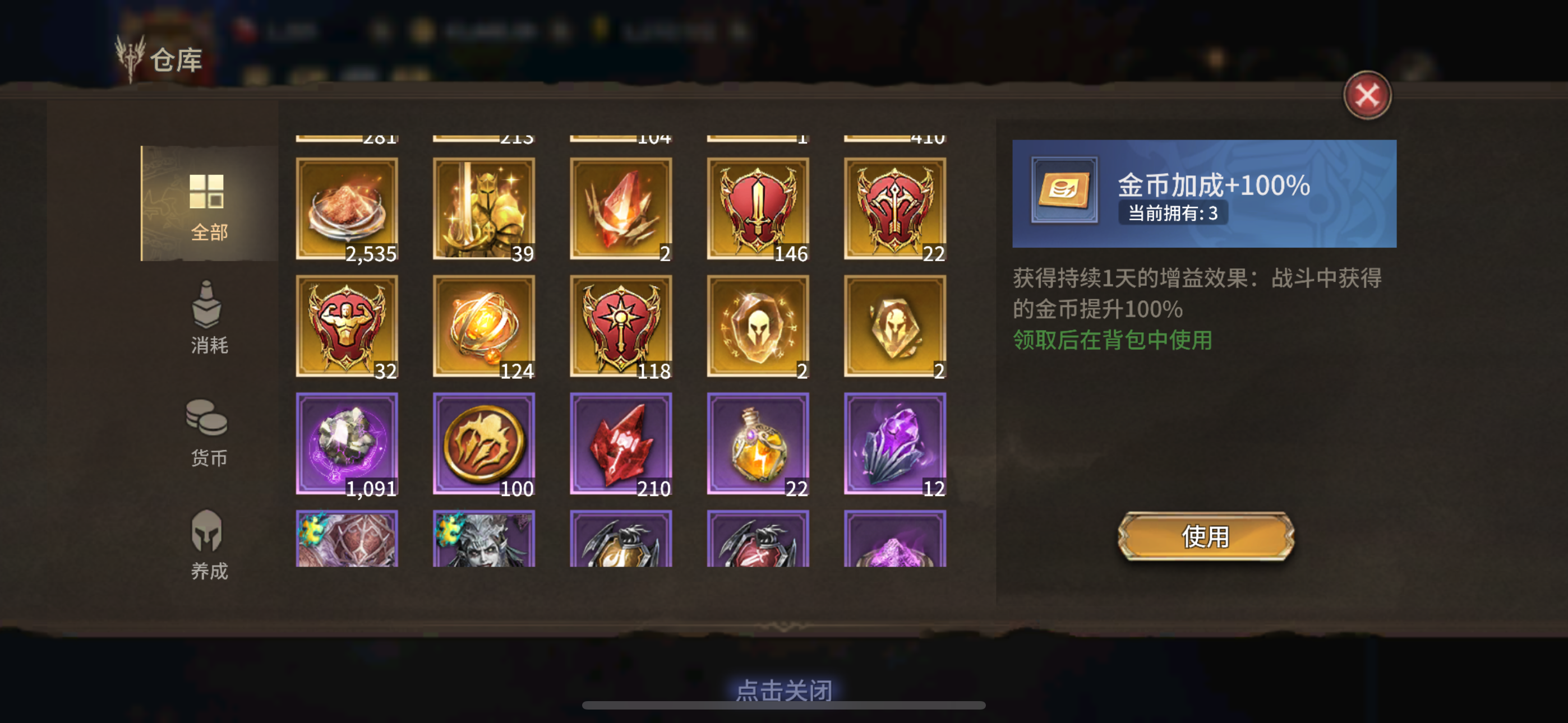Select the yellow lightning potion bottle

point(758,444)
